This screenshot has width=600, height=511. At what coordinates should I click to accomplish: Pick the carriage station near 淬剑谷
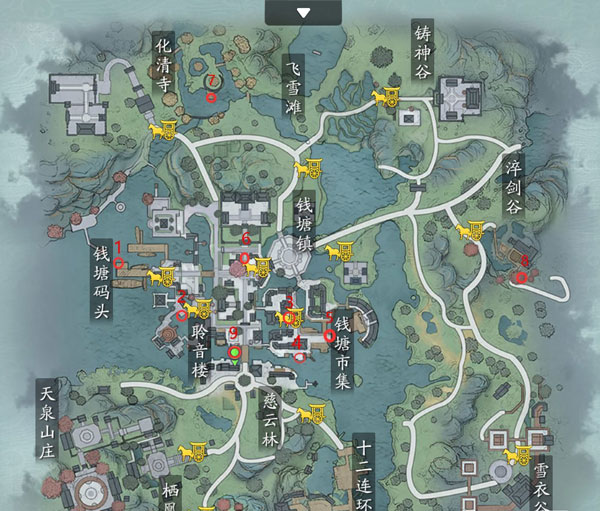point(468,231)
